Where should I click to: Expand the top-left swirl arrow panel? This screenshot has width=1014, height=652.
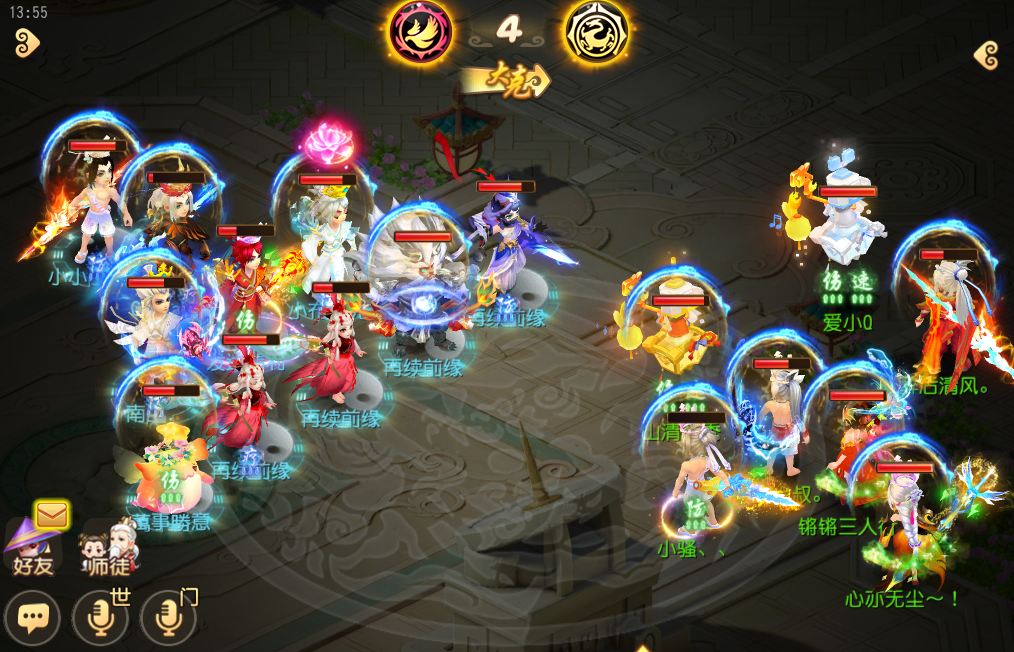[x=26, y=42]
